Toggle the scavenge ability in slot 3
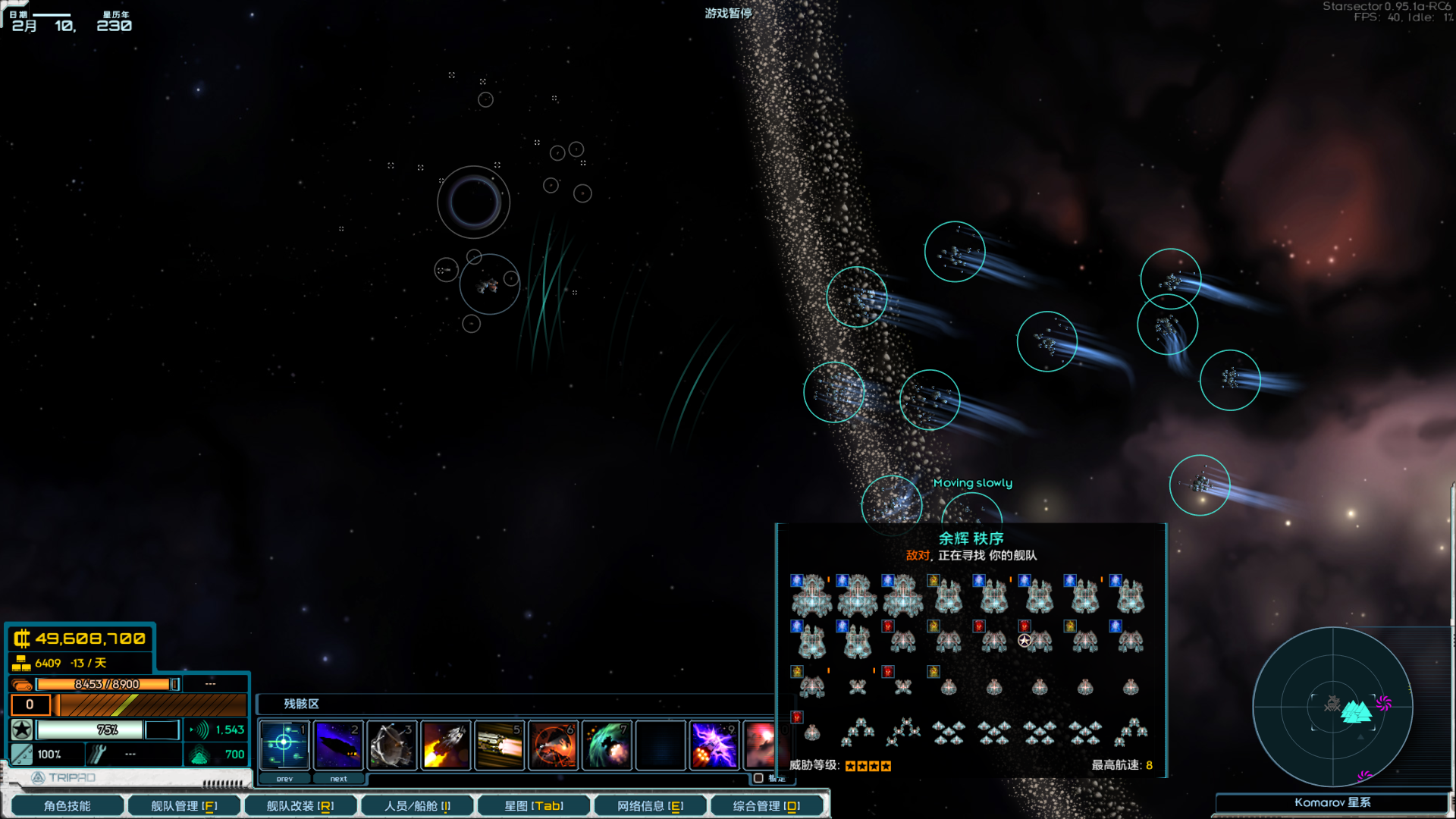Viewport: 1456px width, 819px height. point(392,745)
